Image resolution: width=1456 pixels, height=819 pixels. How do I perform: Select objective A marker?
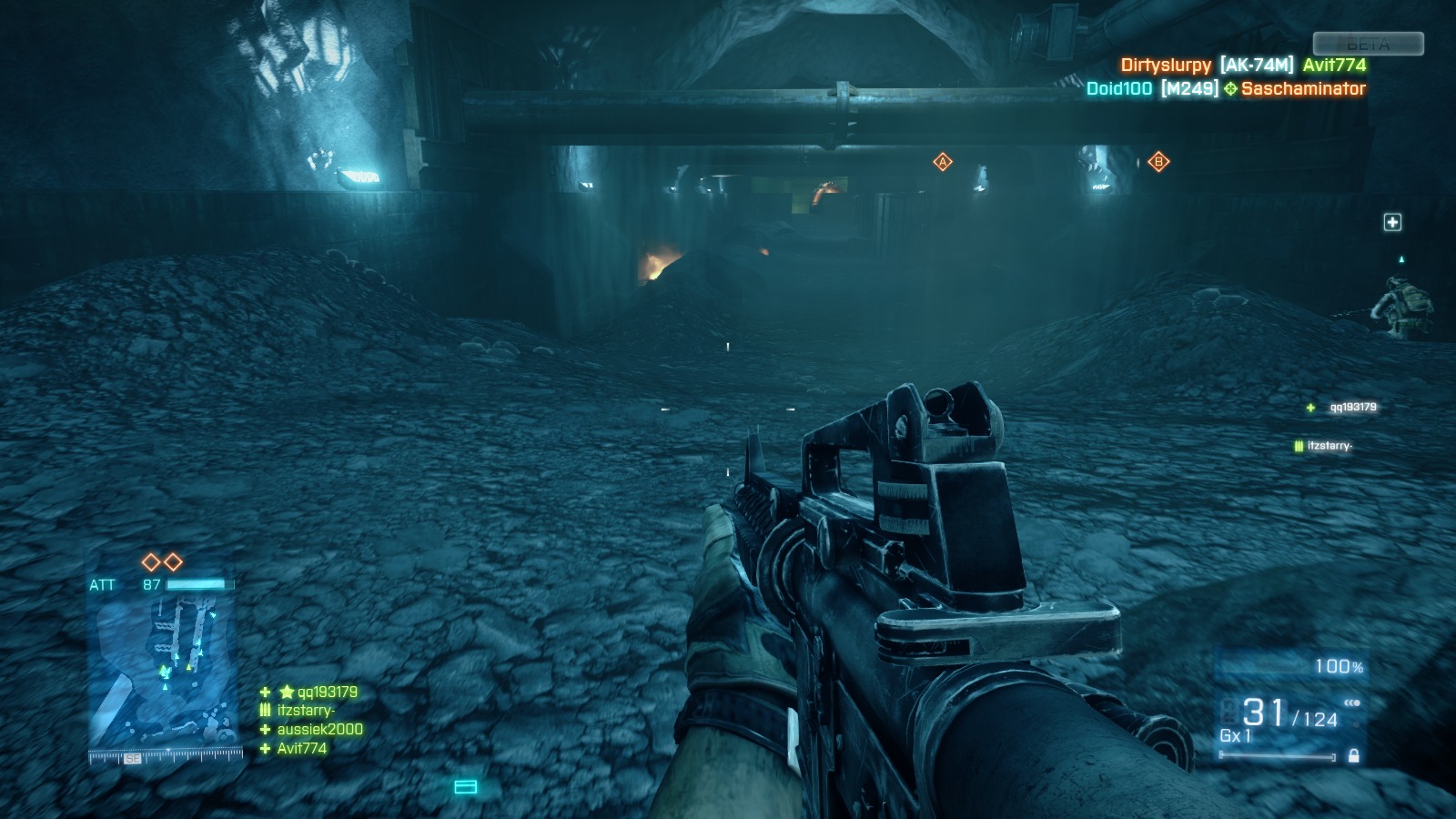pos(943,162)
